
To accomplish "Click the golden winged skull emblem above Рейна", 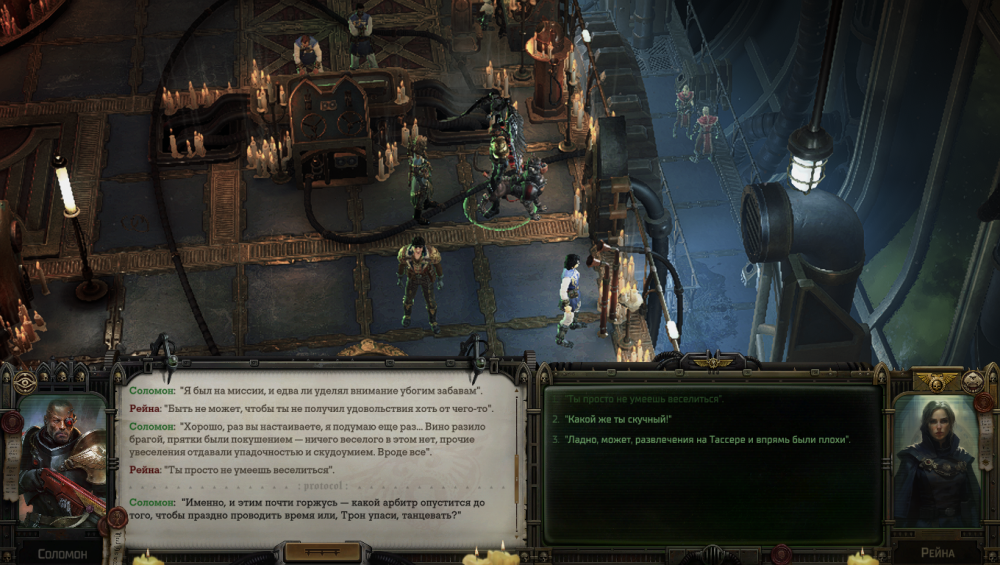I will (x=937, y=381).
